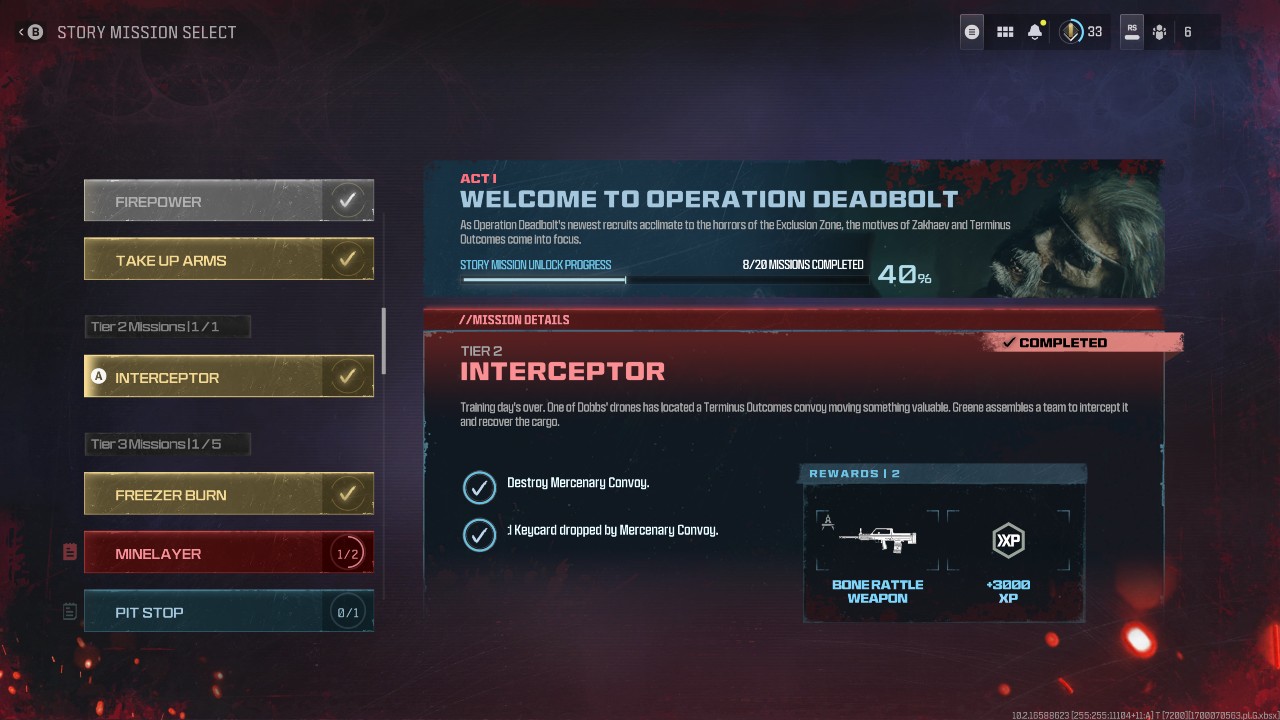Viewport: 1280px width, 720px height.
Task: Select the XP hexagon icon in Rewards
Action: pos(1009,541)
